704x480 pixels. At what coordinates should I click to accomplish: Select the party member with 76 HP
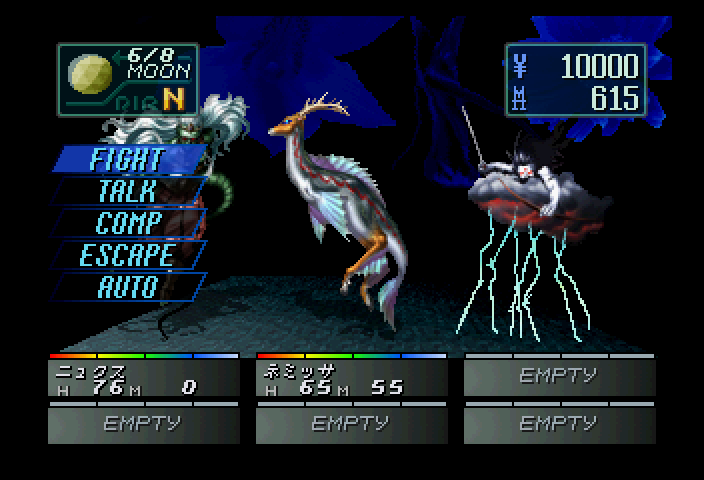tap(143, 379)
